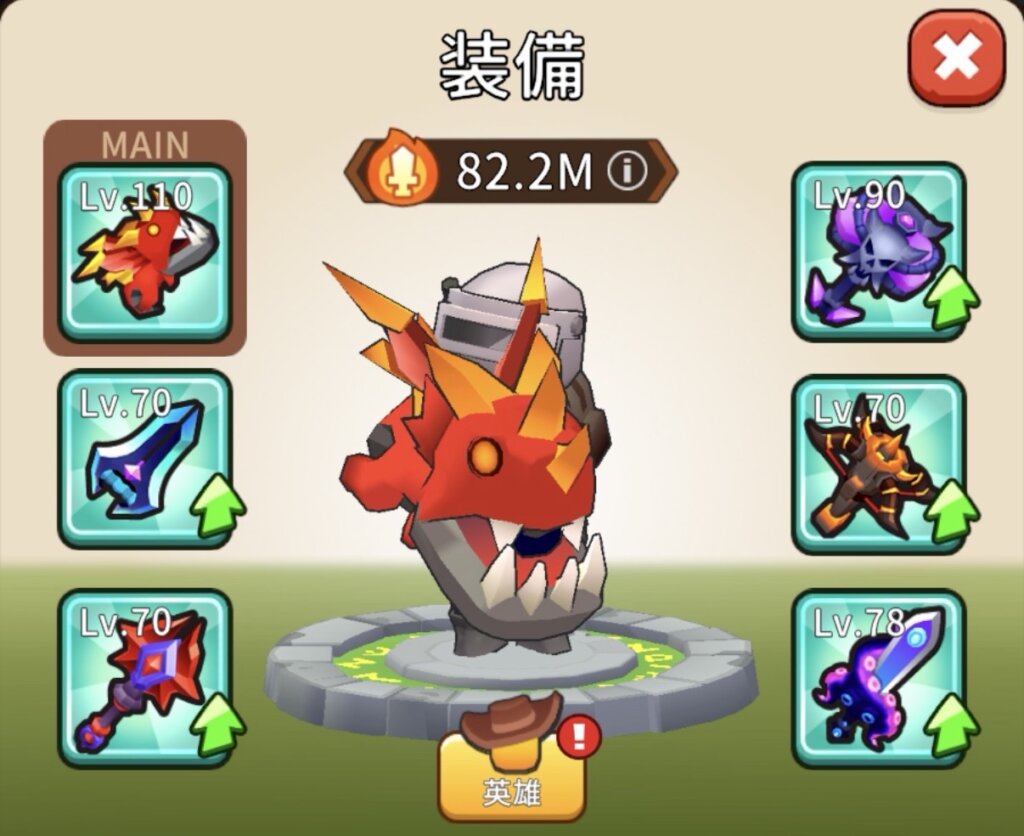Image resolution: width=1024 pixels, height=836 pixels.
Task: Close the equipment screen with red X
Action: [x=956, y=60]
